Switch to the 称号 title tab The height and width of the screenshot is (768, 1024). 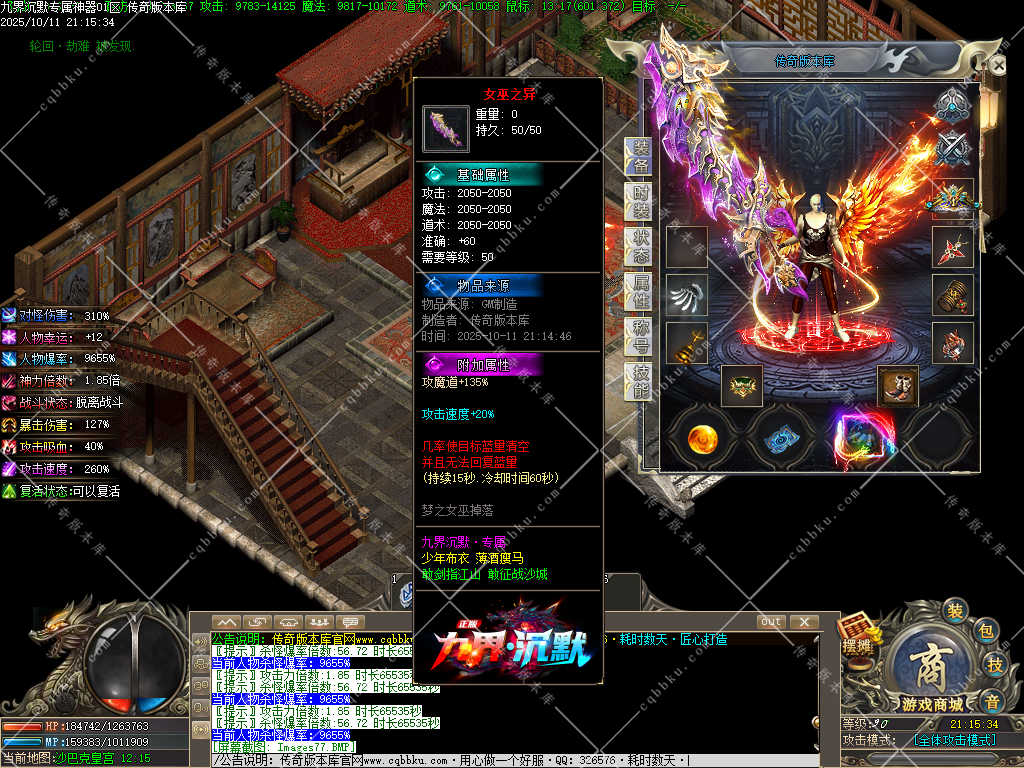639,336
